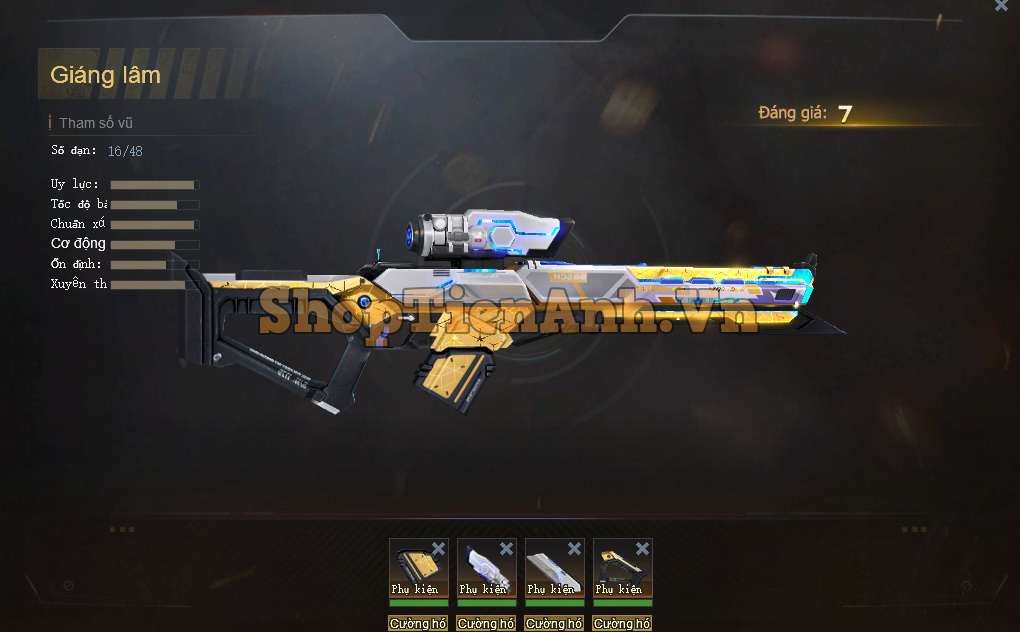Click Cường hóa under the white scope
Viewport: 1020px width, 632px height.
click(x=486, y=623)
